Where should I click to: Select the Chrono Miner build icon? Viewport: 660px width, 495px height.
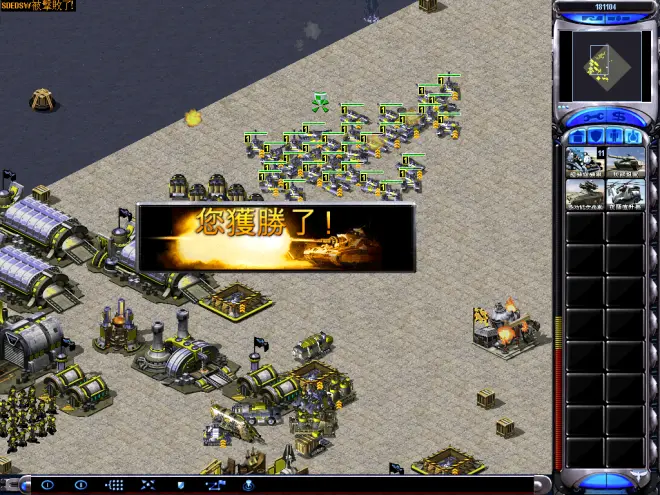(x=584, y=161)
